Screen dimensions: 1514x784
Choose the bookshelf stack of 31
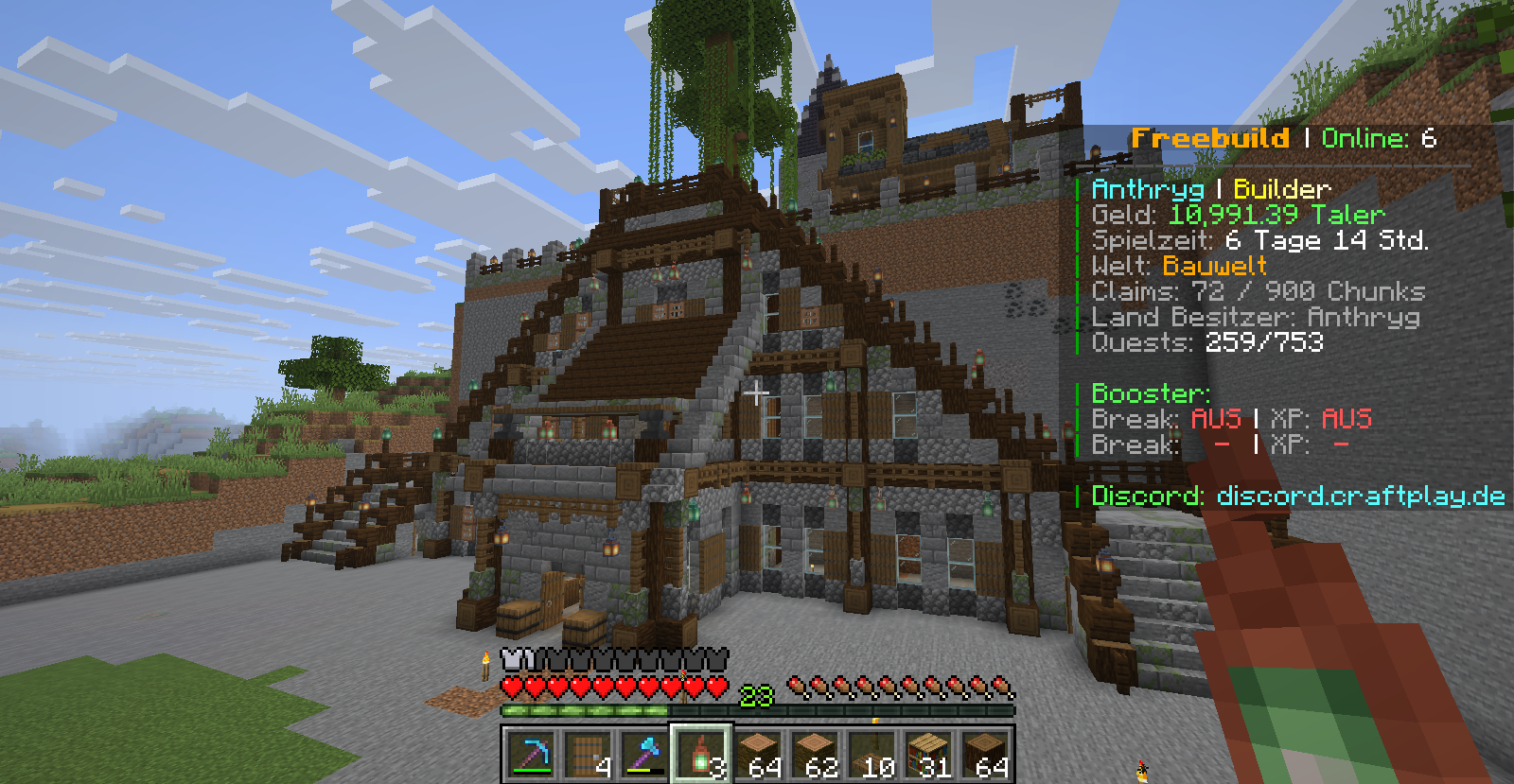click(x=927, y=755)
